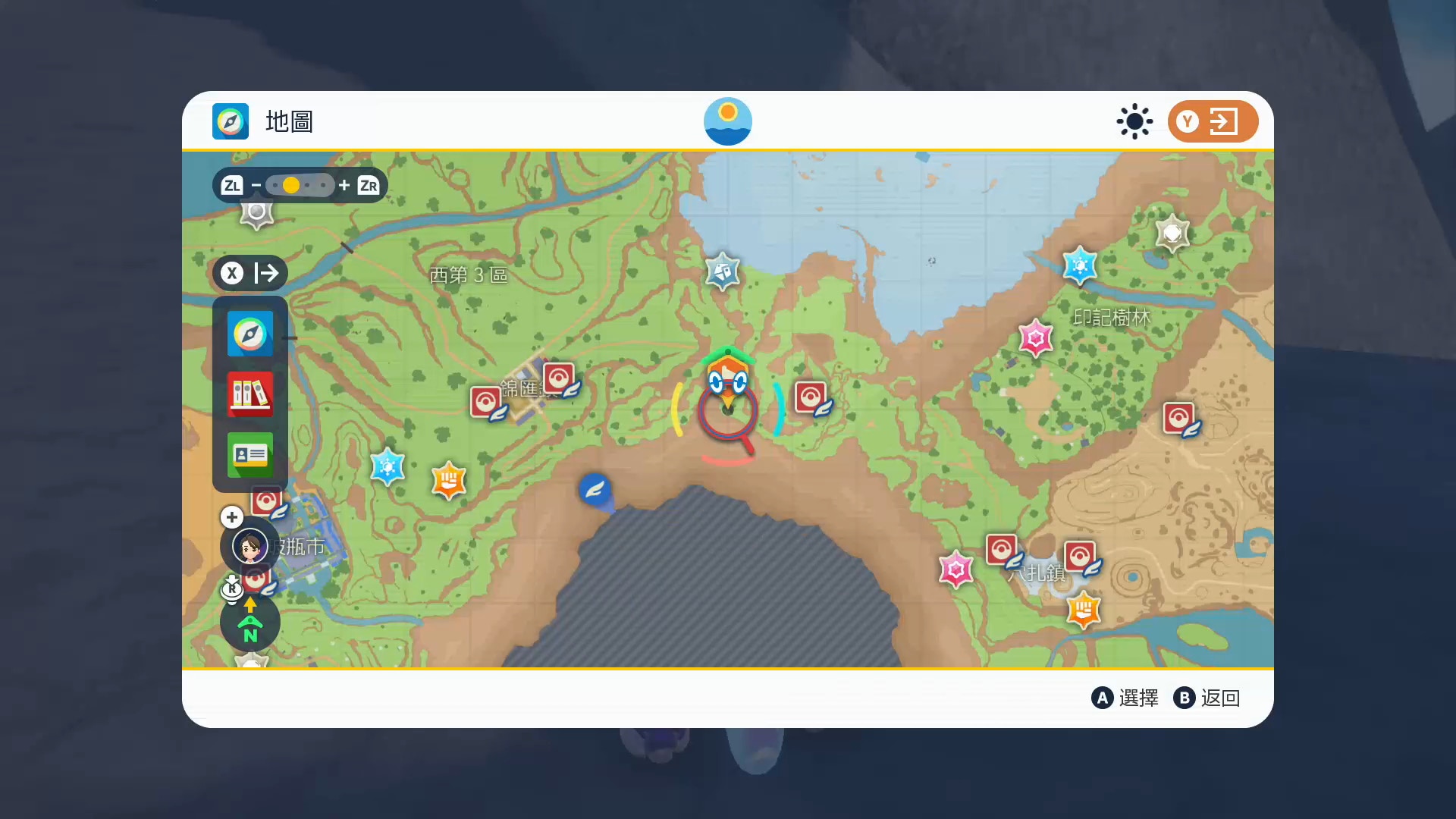1456x819 pixels.
Task: Open the green Trainer Profile card icon
Action: [x=250, y=455]
